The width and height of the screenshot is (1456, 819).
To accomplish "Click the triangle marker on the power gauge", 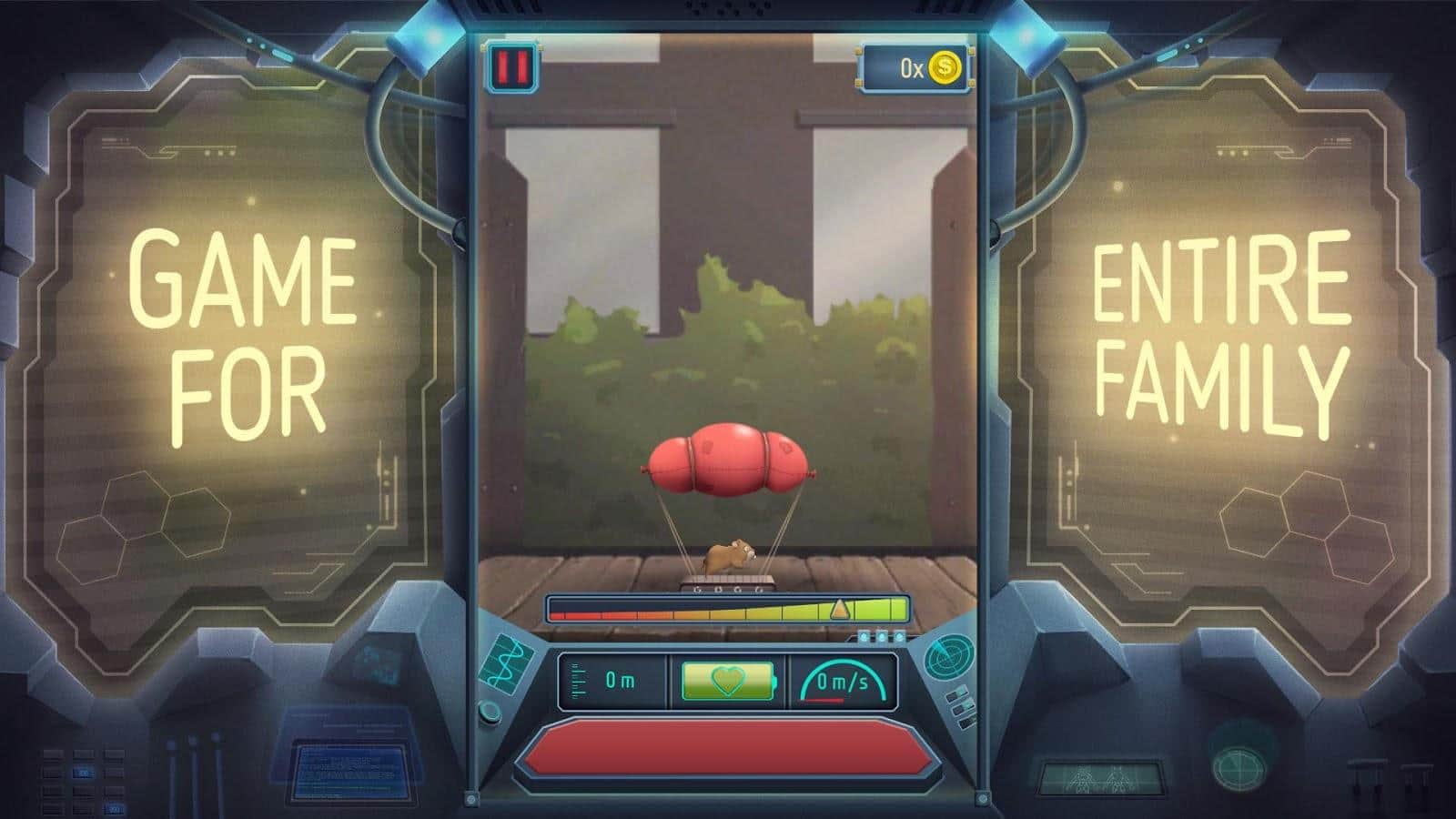I will click(838, 608).
